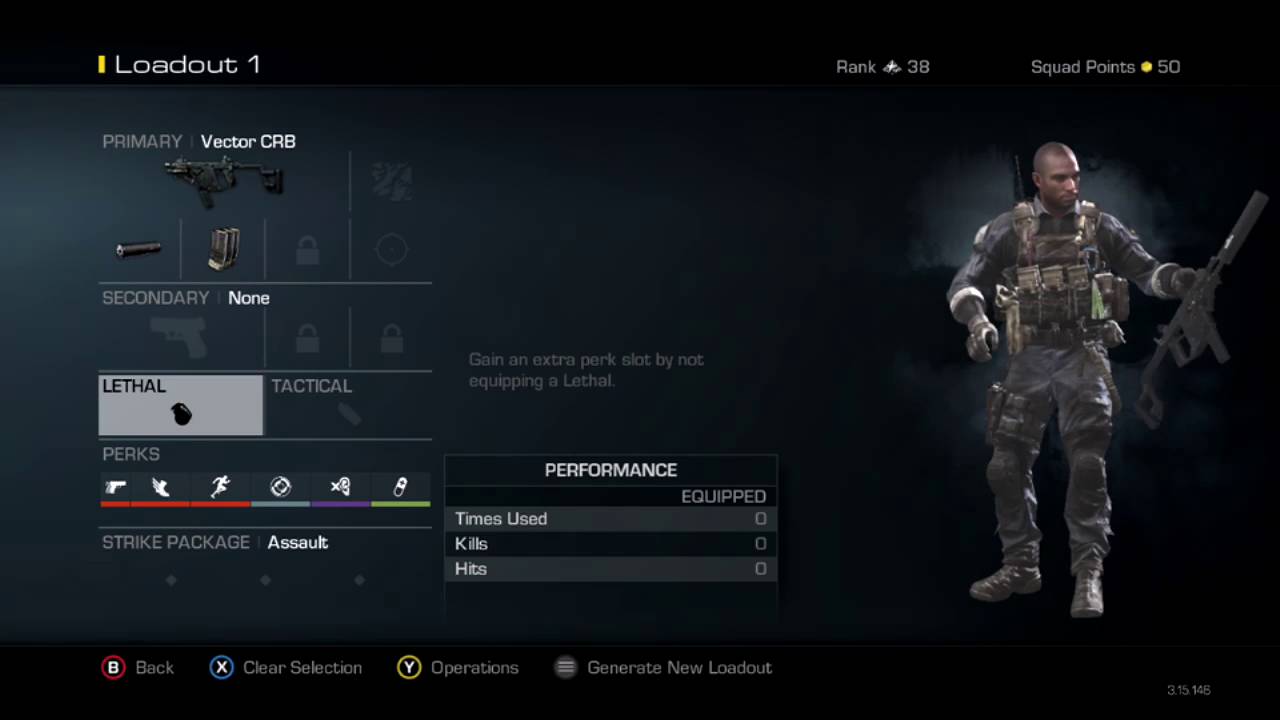Select the running man perk icon
Image resolution: width=1280 pixels, height=720 pixels.
pos(220,487)
